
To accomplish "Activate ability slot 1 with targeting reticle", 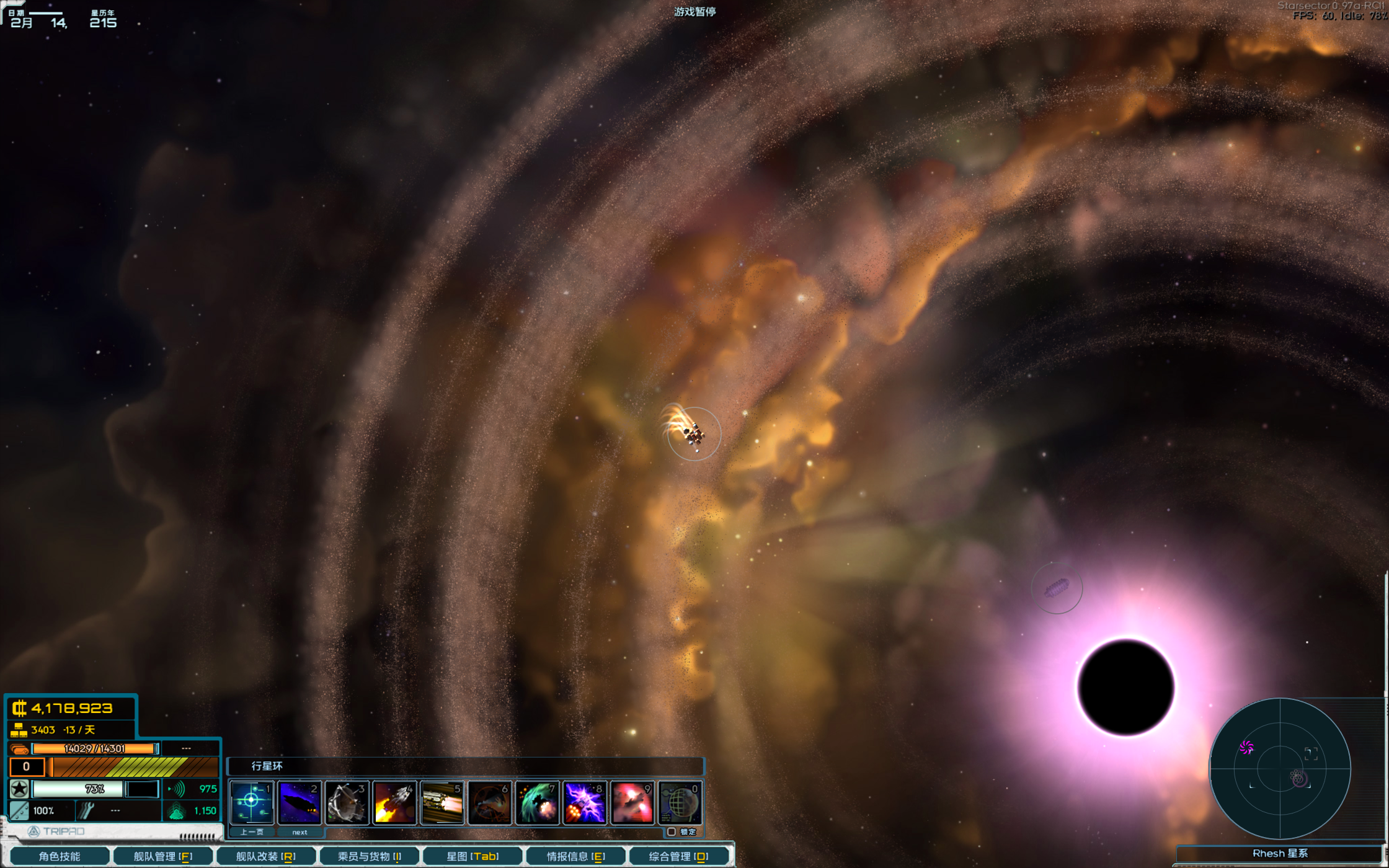I will click(x=251, y=802).
